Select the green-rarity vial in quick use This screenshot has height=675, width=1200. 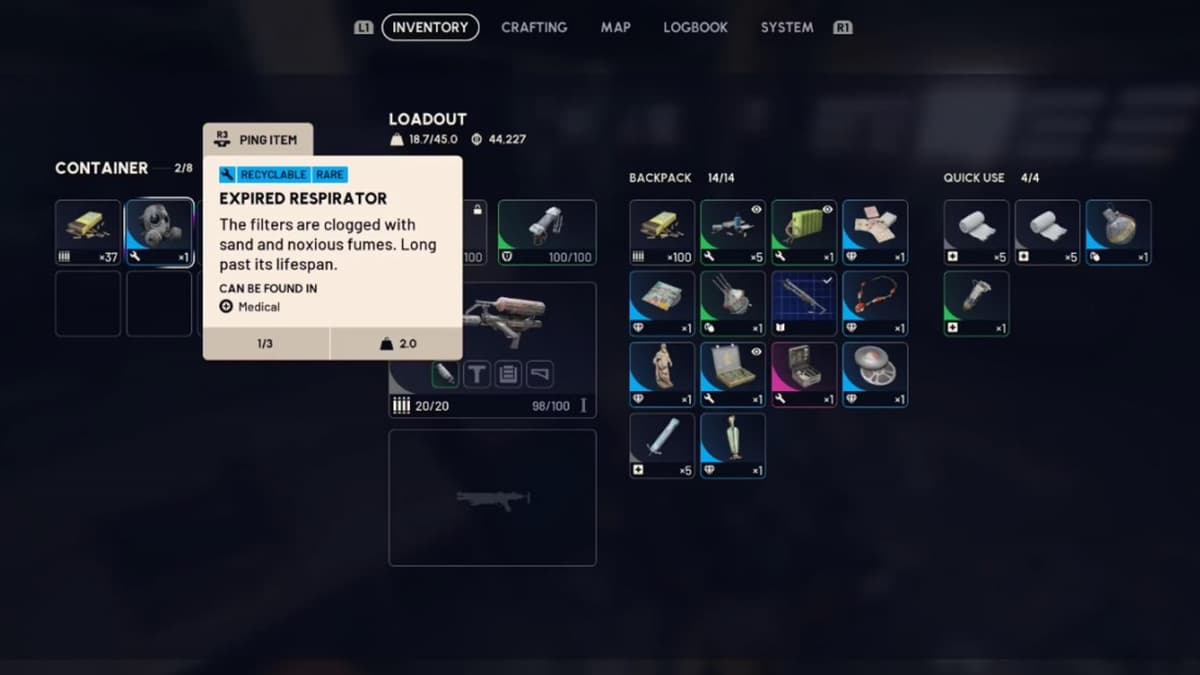click(976, 303)
